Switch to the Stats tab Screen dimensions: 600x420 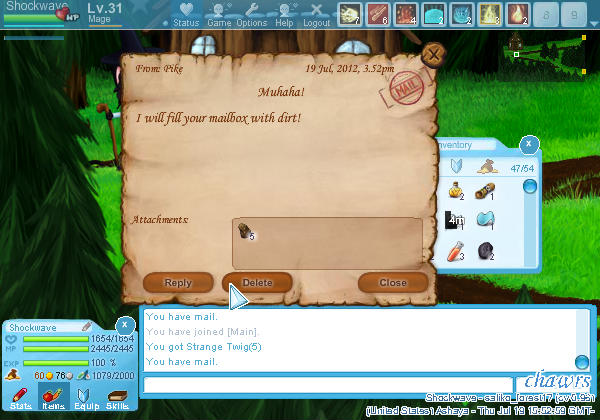tap(18, 401)
